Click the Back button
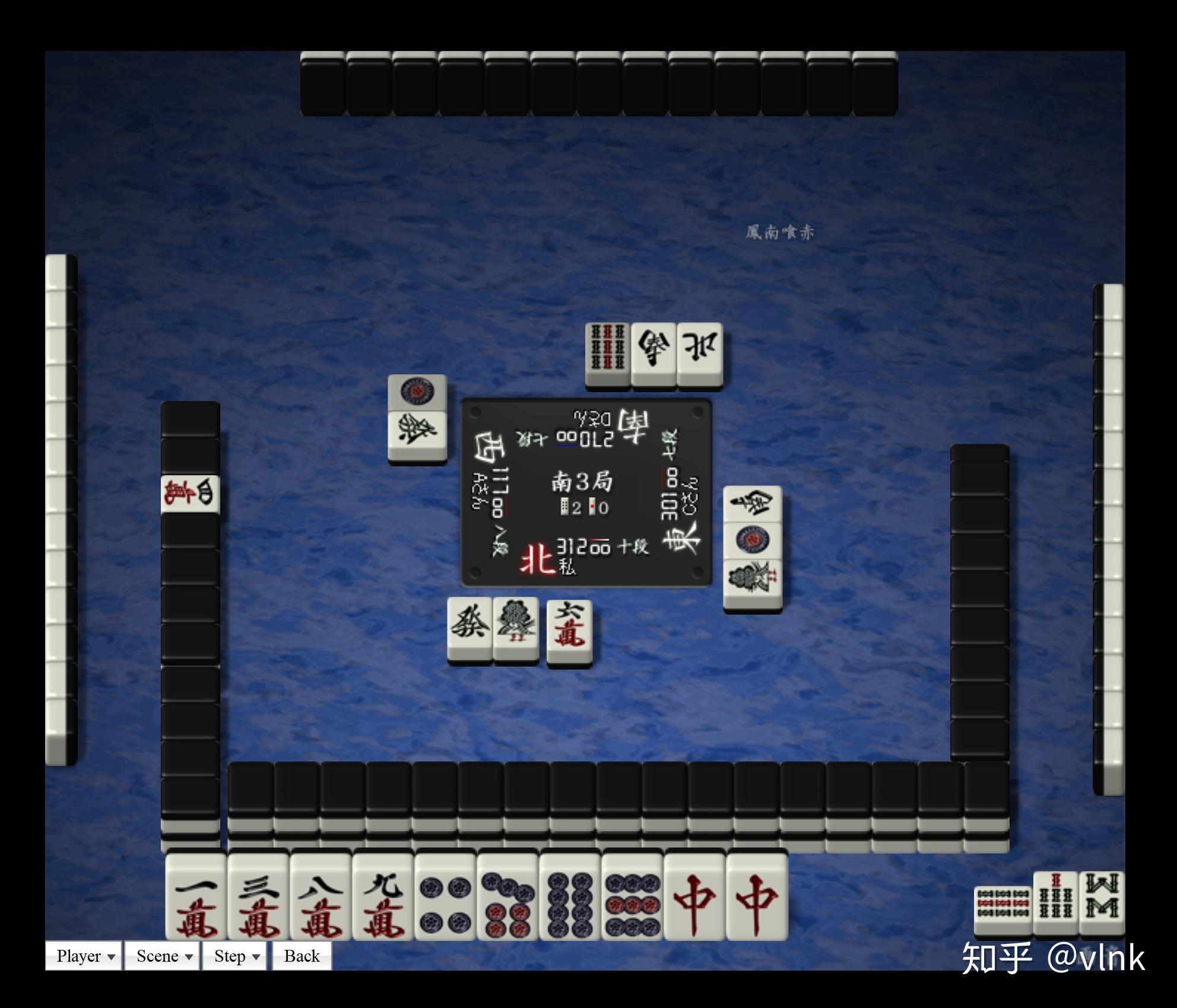 tap(302, 956)
